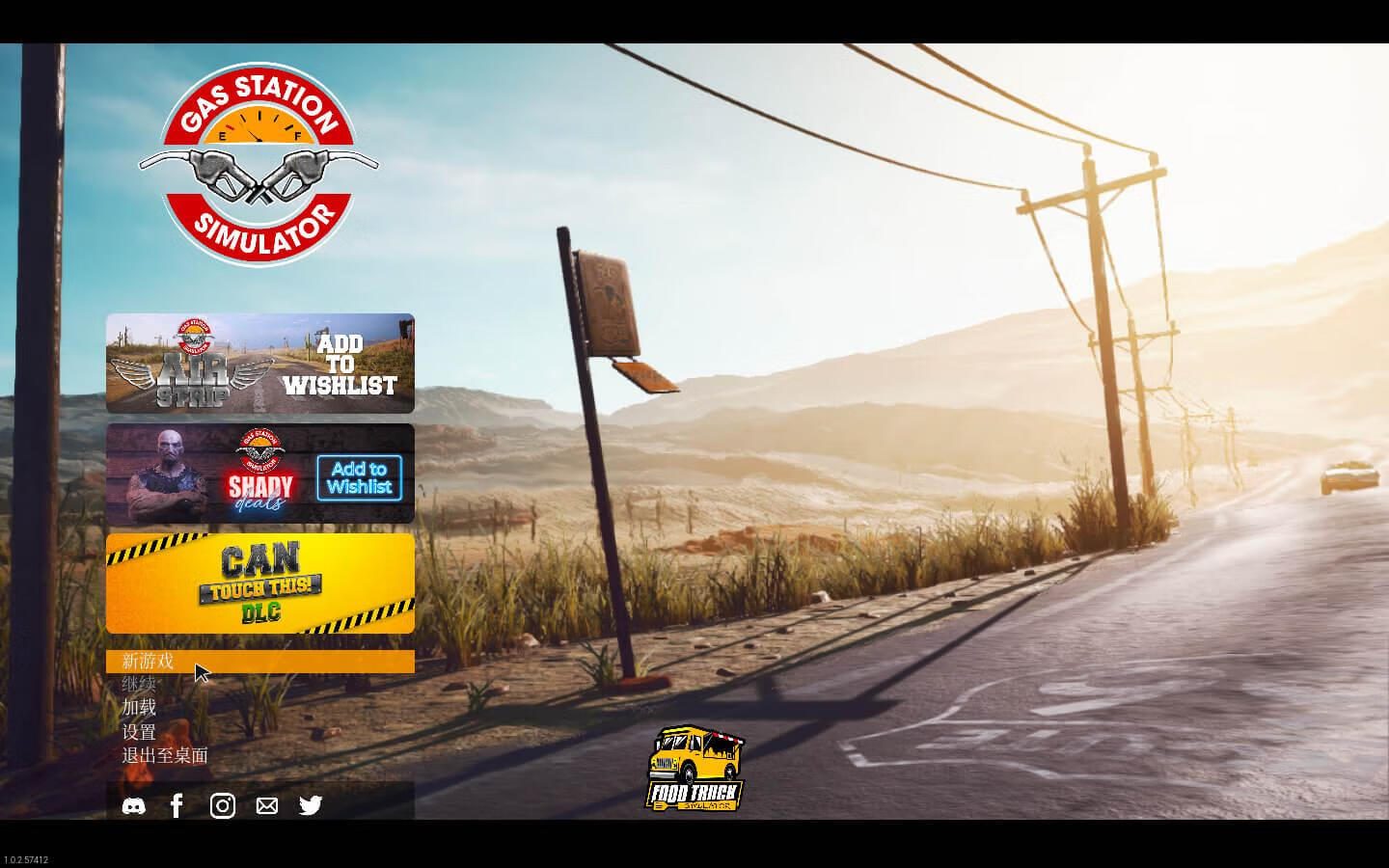The height and width of the screenshot is (868, 1389).
Task: Visit the Facebook page icon
Action: coord(177,806)
